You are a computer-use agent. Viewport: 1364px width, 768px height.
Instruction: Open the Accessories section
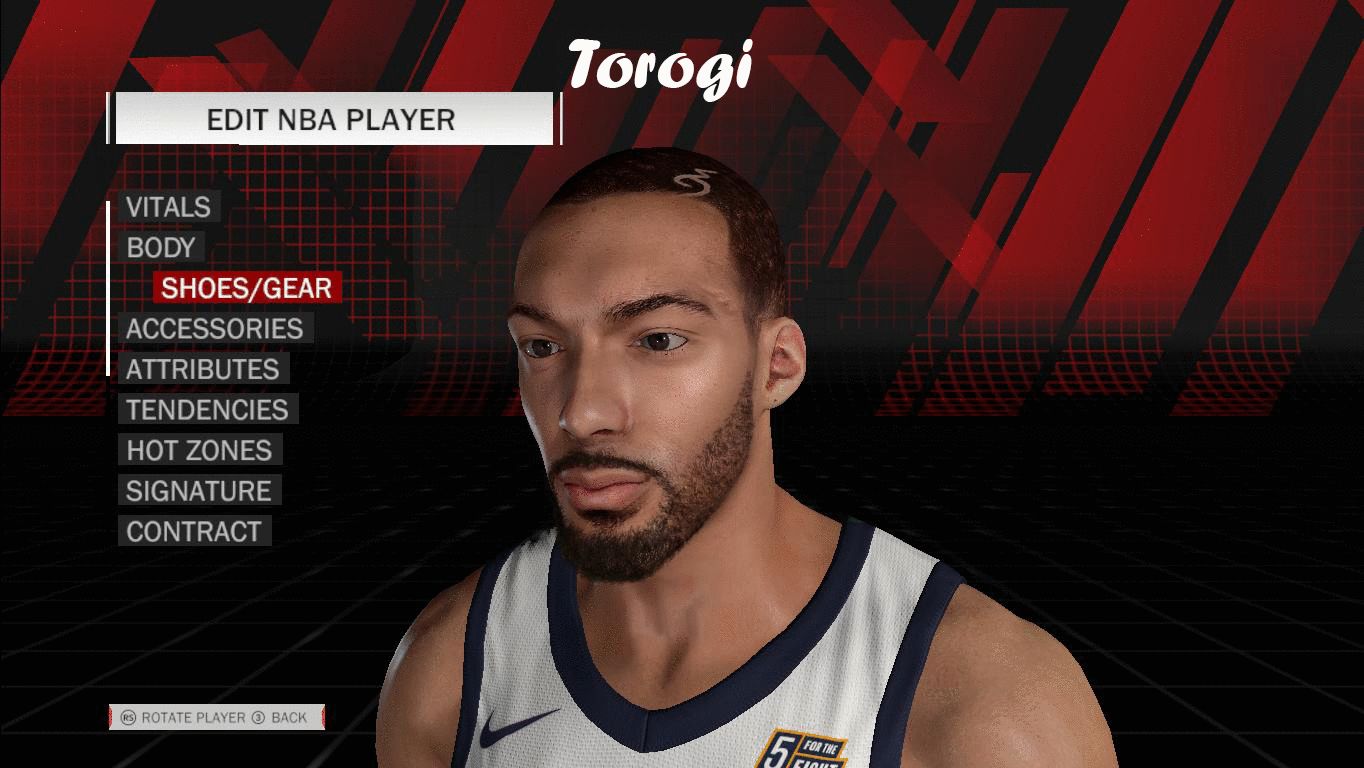point(214,329)
